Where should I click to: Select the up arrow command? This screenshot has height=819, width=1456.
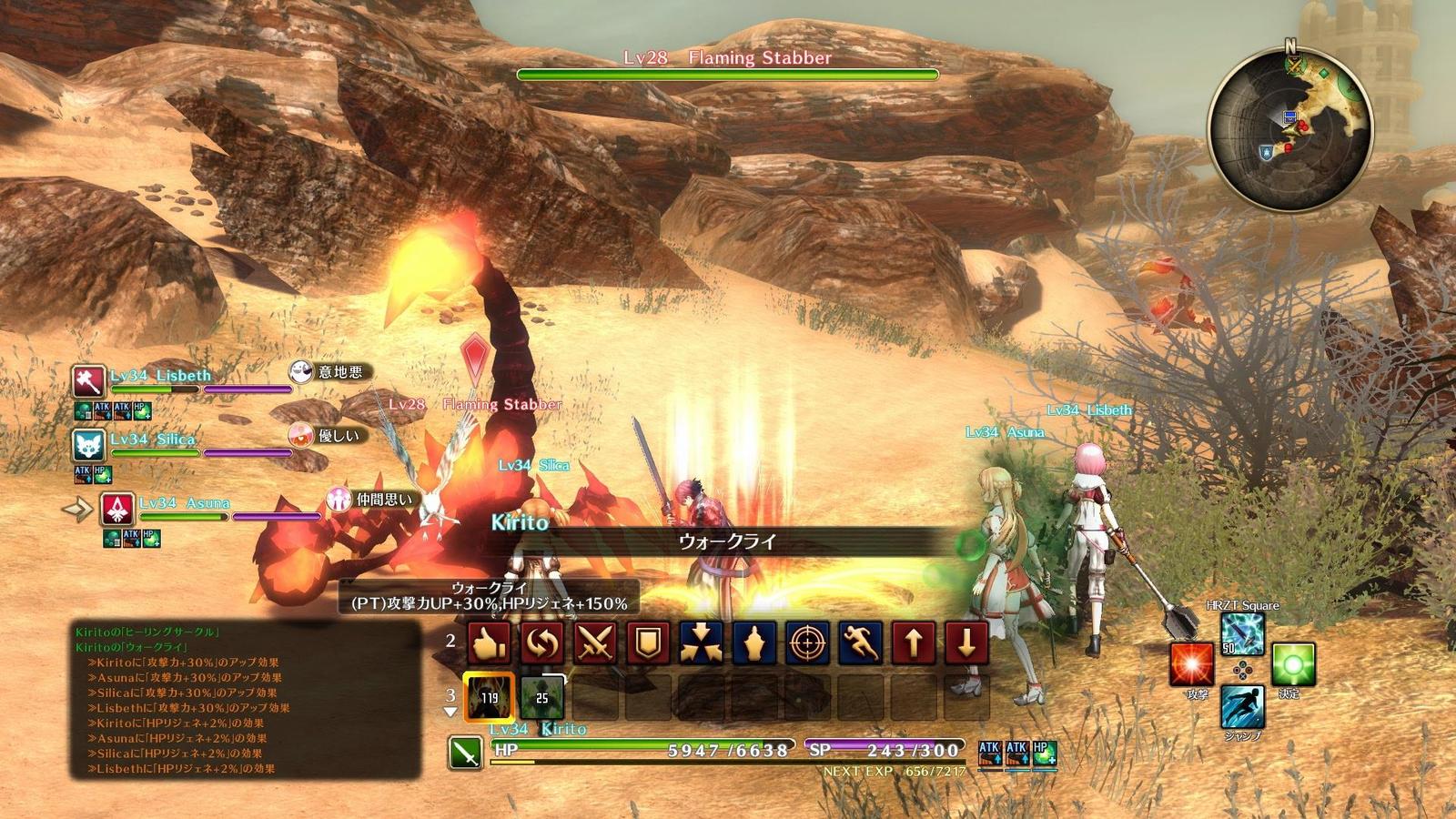914,643
